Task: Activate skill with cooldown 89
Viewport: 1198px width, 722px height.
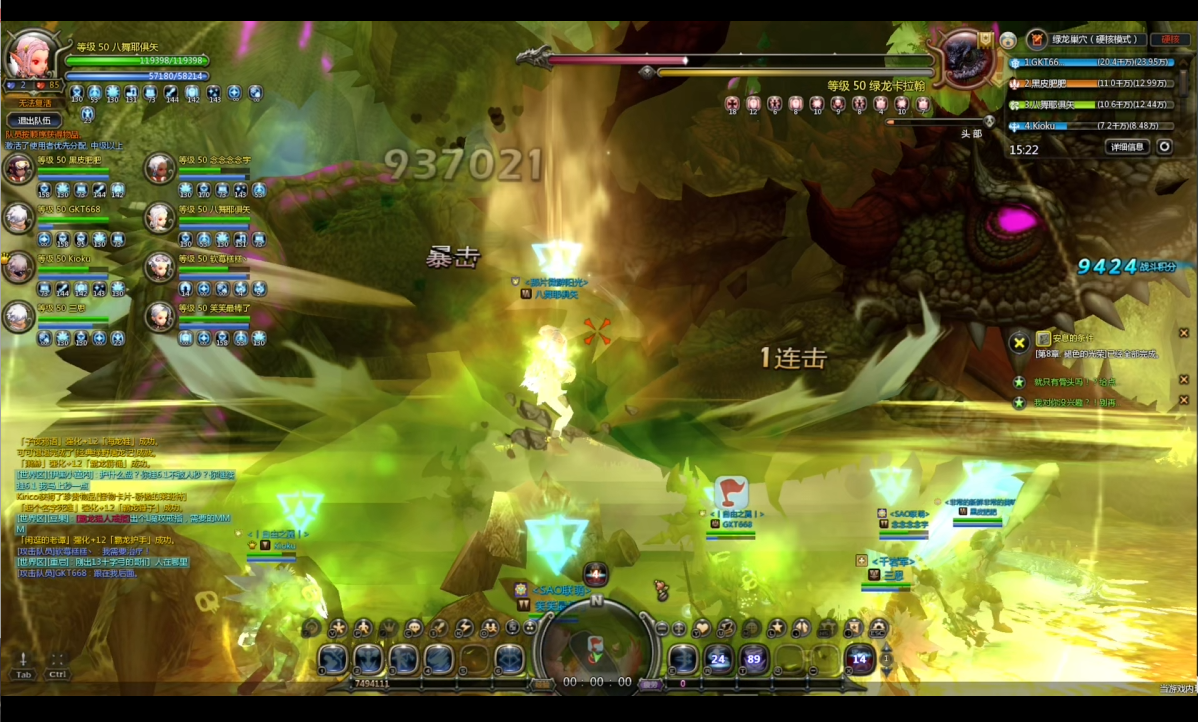Action: [x=753, y=659]
